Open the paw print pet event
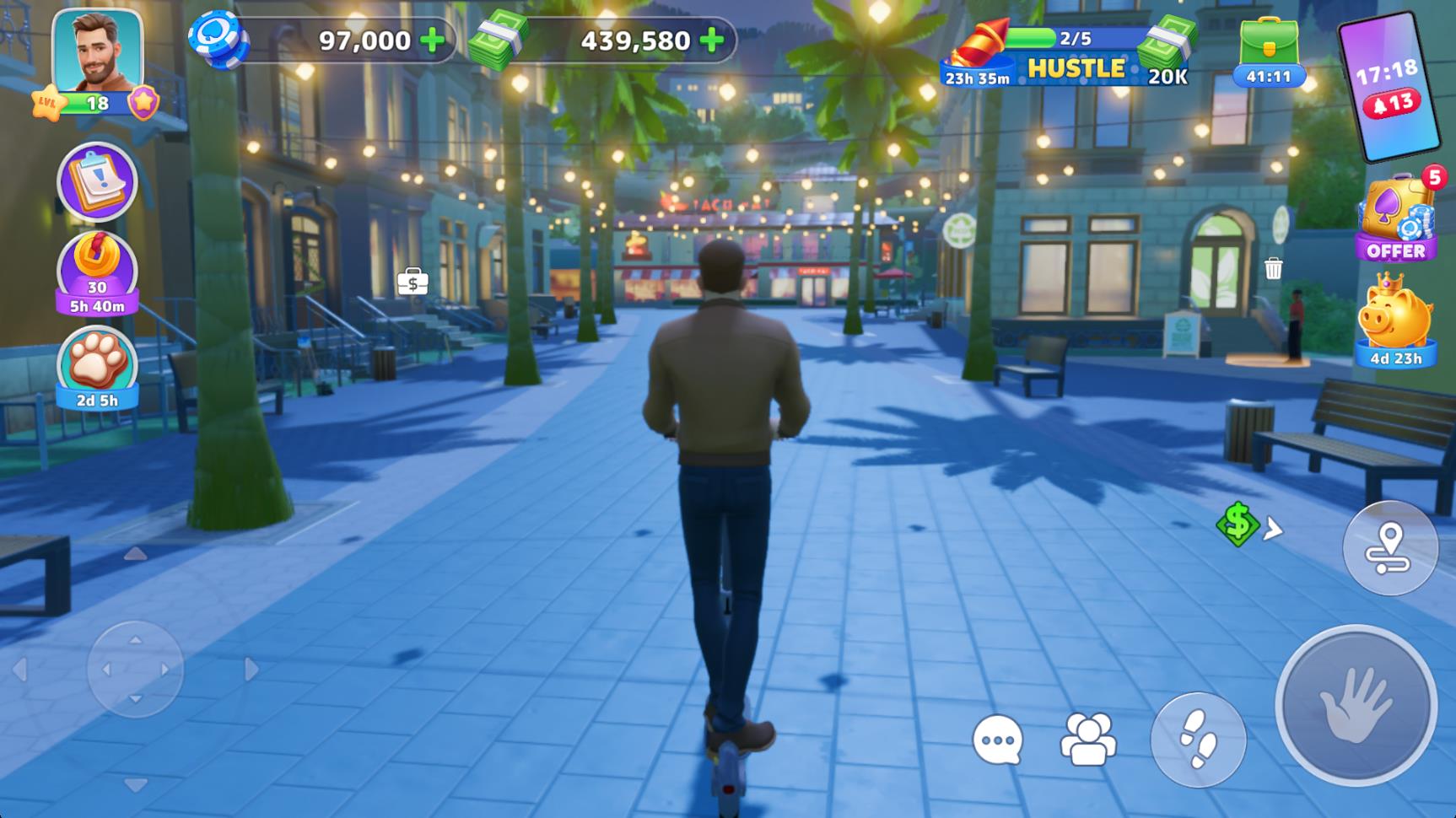This screenshot has height=818, width=1456. tap(97, 367)
